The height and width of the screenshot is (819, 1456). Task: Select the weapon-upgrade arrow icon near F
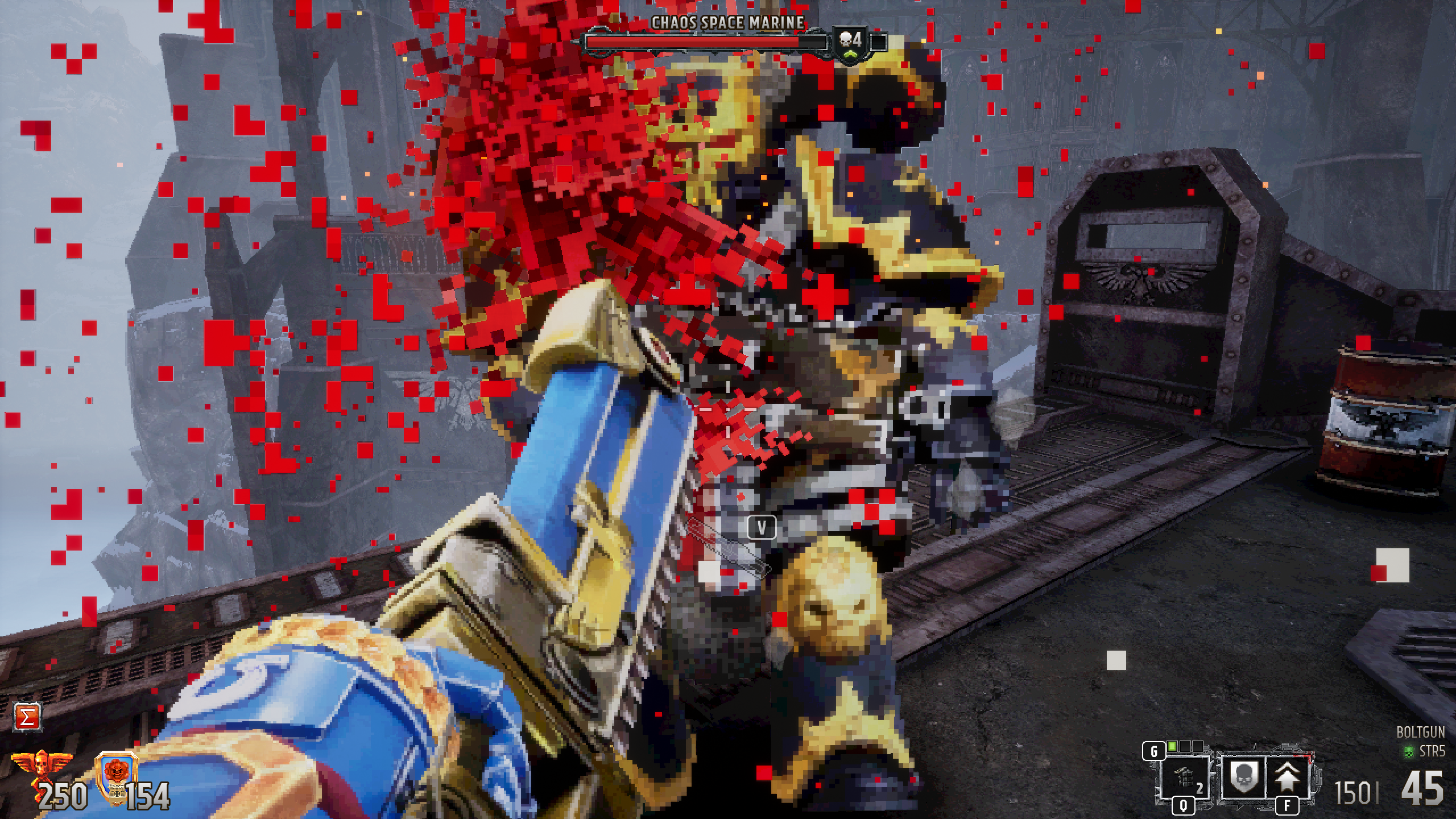[x=1287, y=776]
